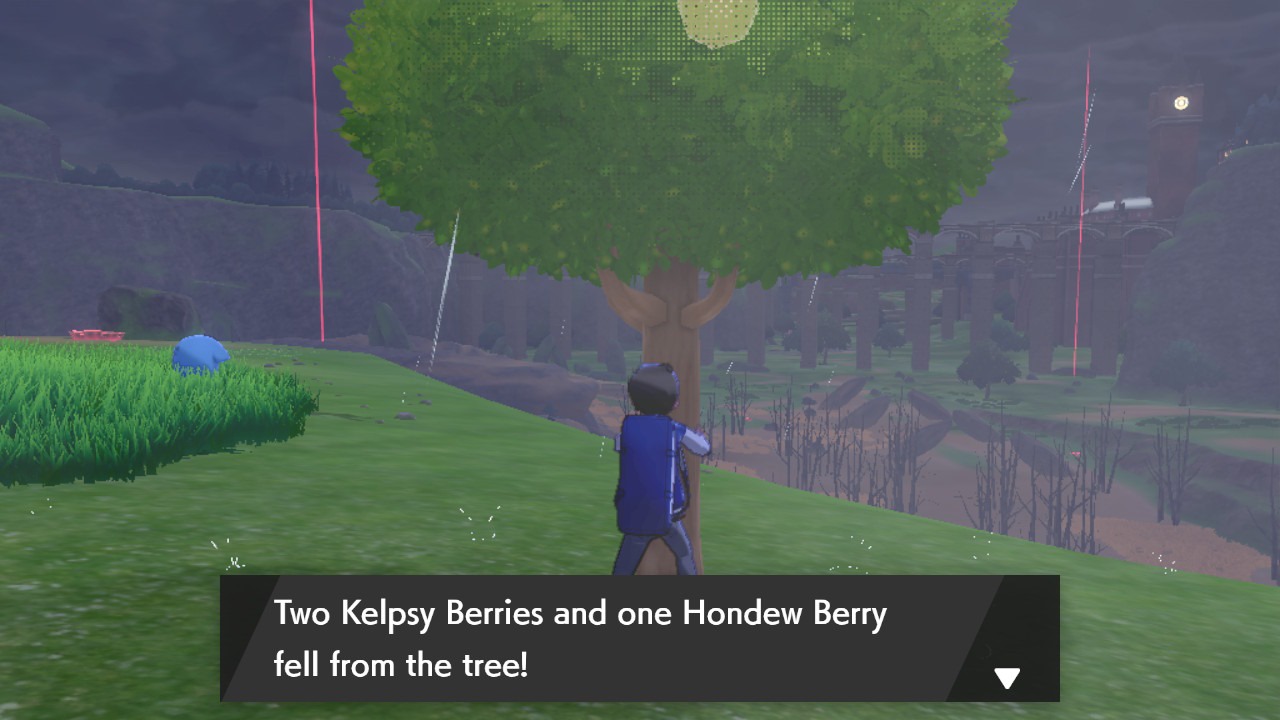The width and height of the screenshot is (1280, 720).
Task: Click the glowing clock tower face
Action: pos(1180,100)
